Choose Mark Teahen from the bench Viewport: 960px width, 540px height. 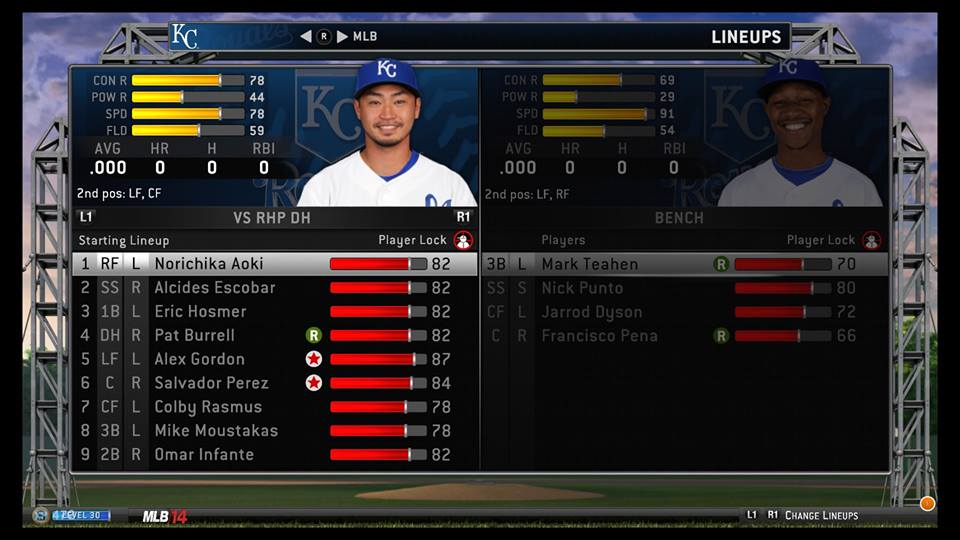coord(589,264)
